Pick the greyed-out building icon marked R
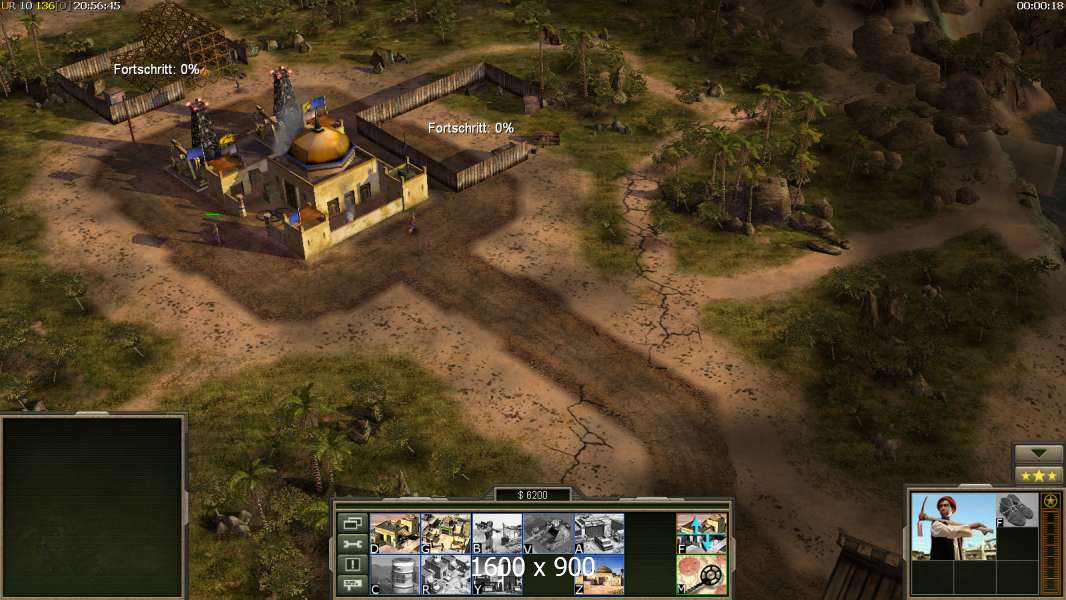The image size is (1066, 600). pos(445,575)
